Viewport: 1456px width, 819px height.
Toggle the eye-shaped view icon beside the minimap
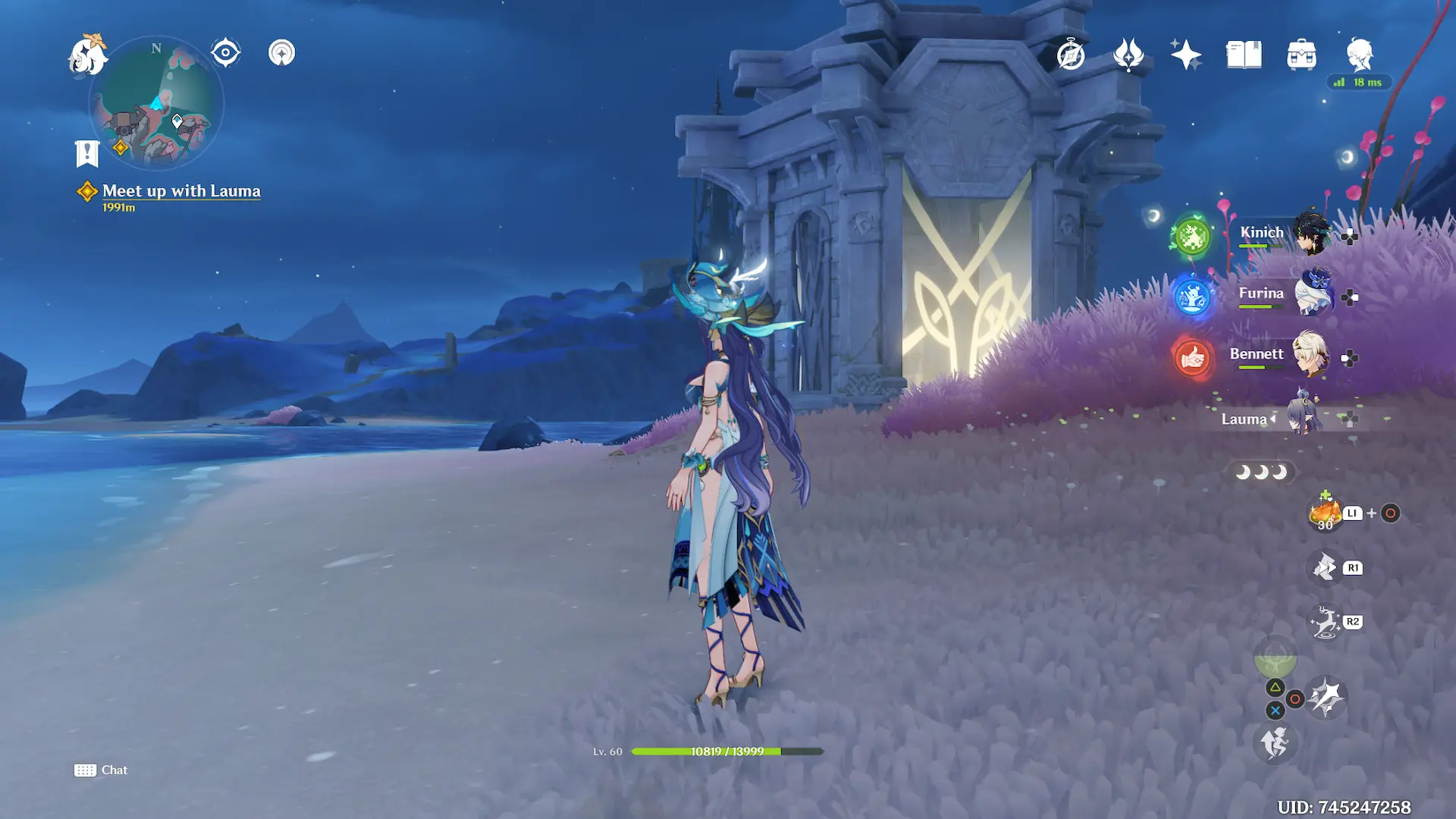[225, 53]
